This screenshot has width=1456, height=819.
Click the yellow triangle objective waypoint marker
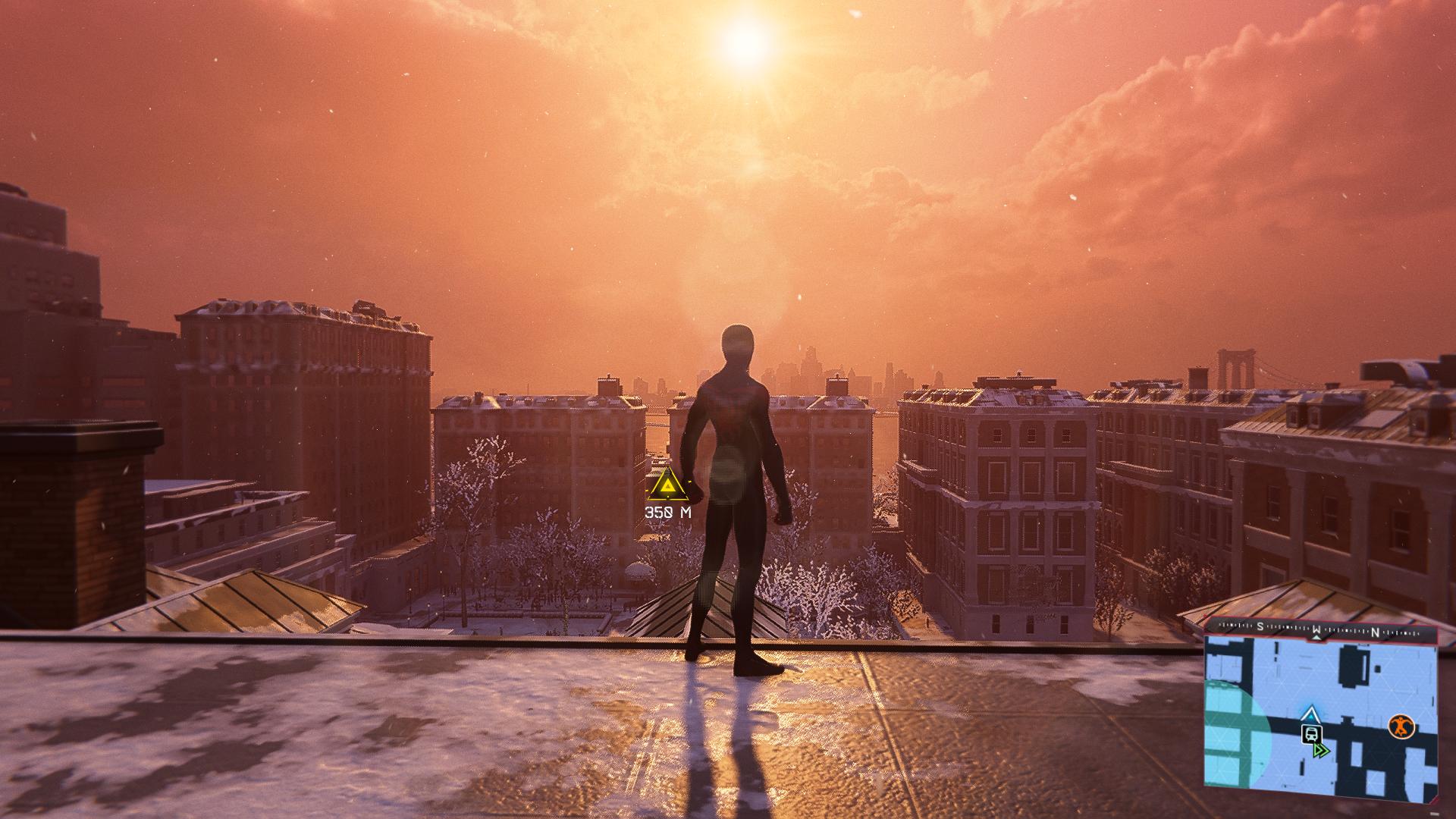[x=667, y=485]
